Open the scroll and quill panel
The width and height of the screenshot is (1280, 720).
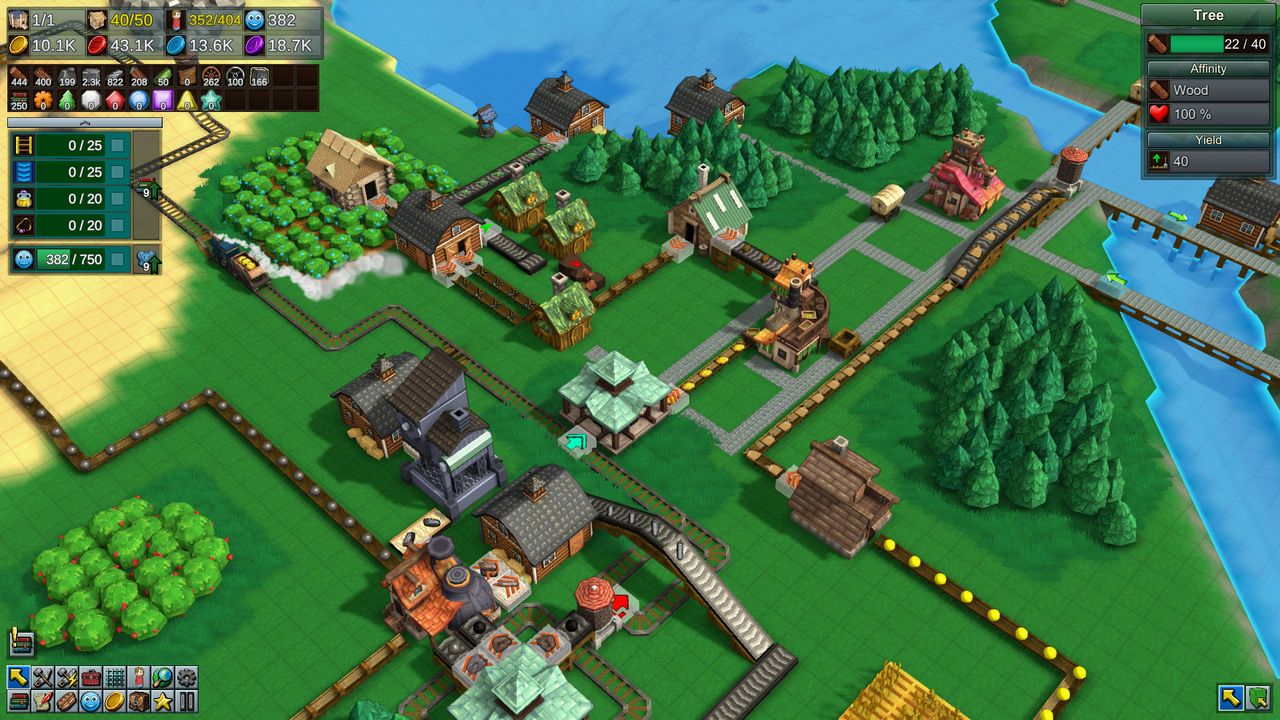click(42, 701)
